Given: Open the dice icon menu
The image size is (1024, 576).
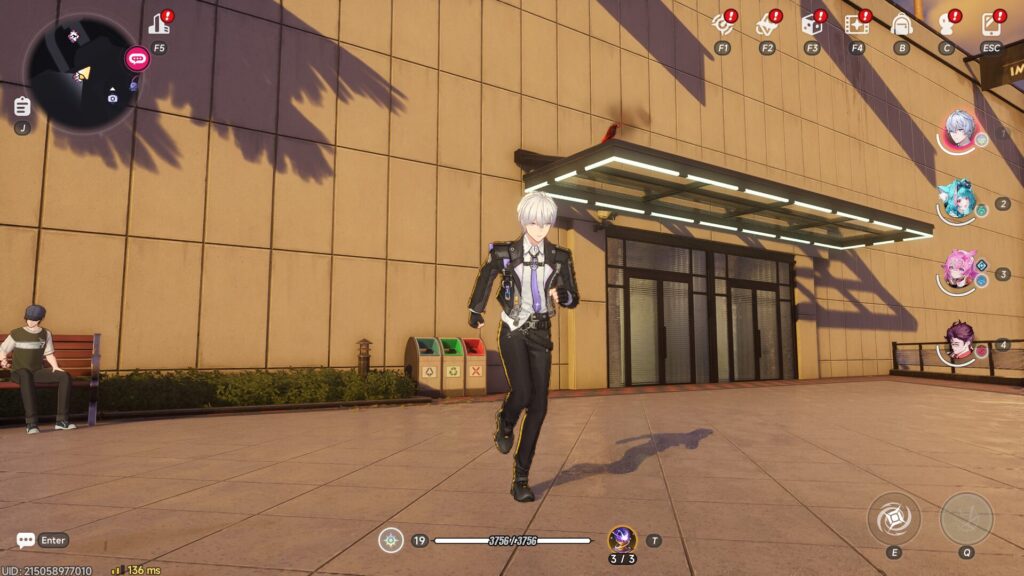Looking at the screenshot, I should tap(811, 25).
